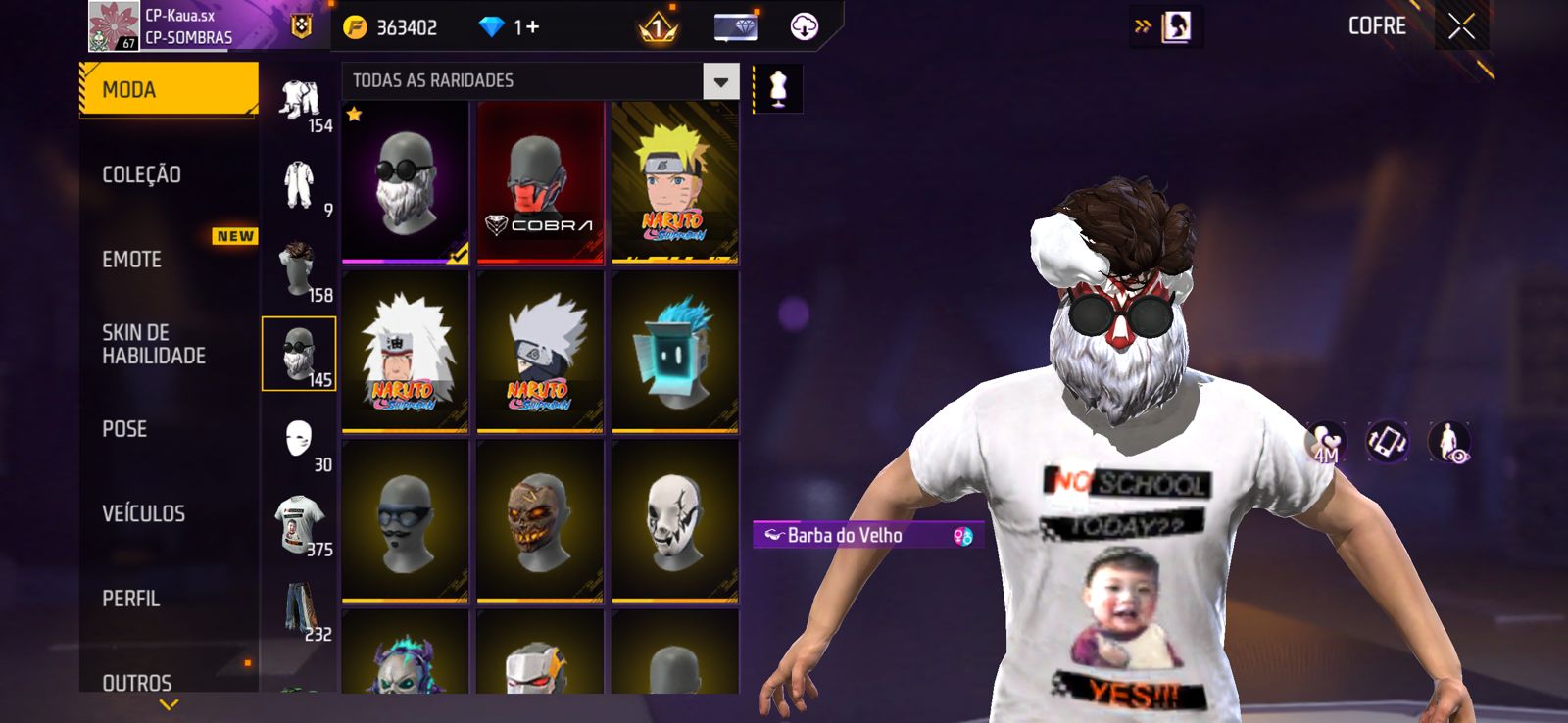Image resolution: width=1568 pixels, height=723 pixels.
Task: Select the Cobra mask item
Action: coord(540,183)
